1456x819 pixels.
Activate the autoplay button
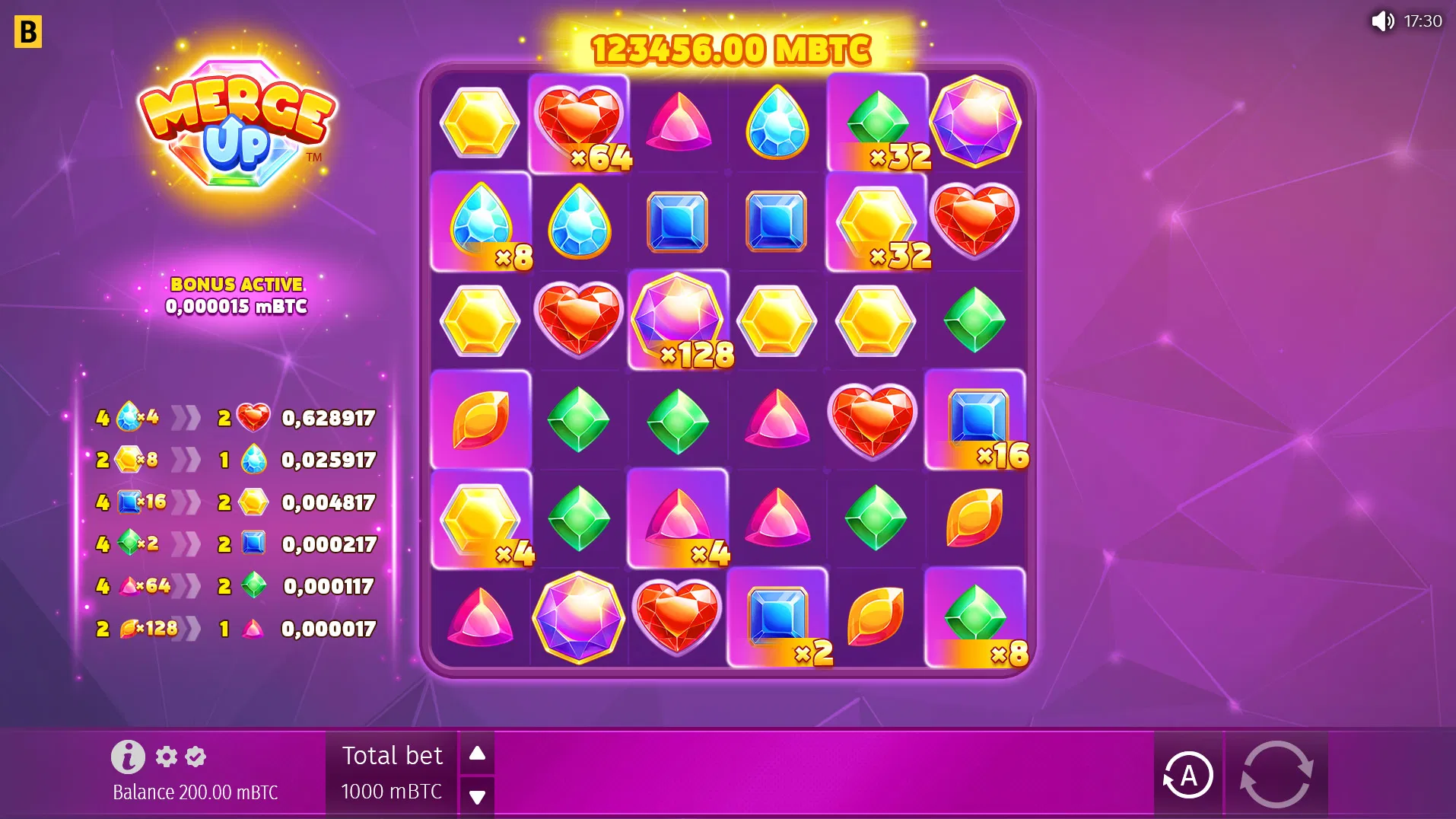click(x=1187, y=775)
